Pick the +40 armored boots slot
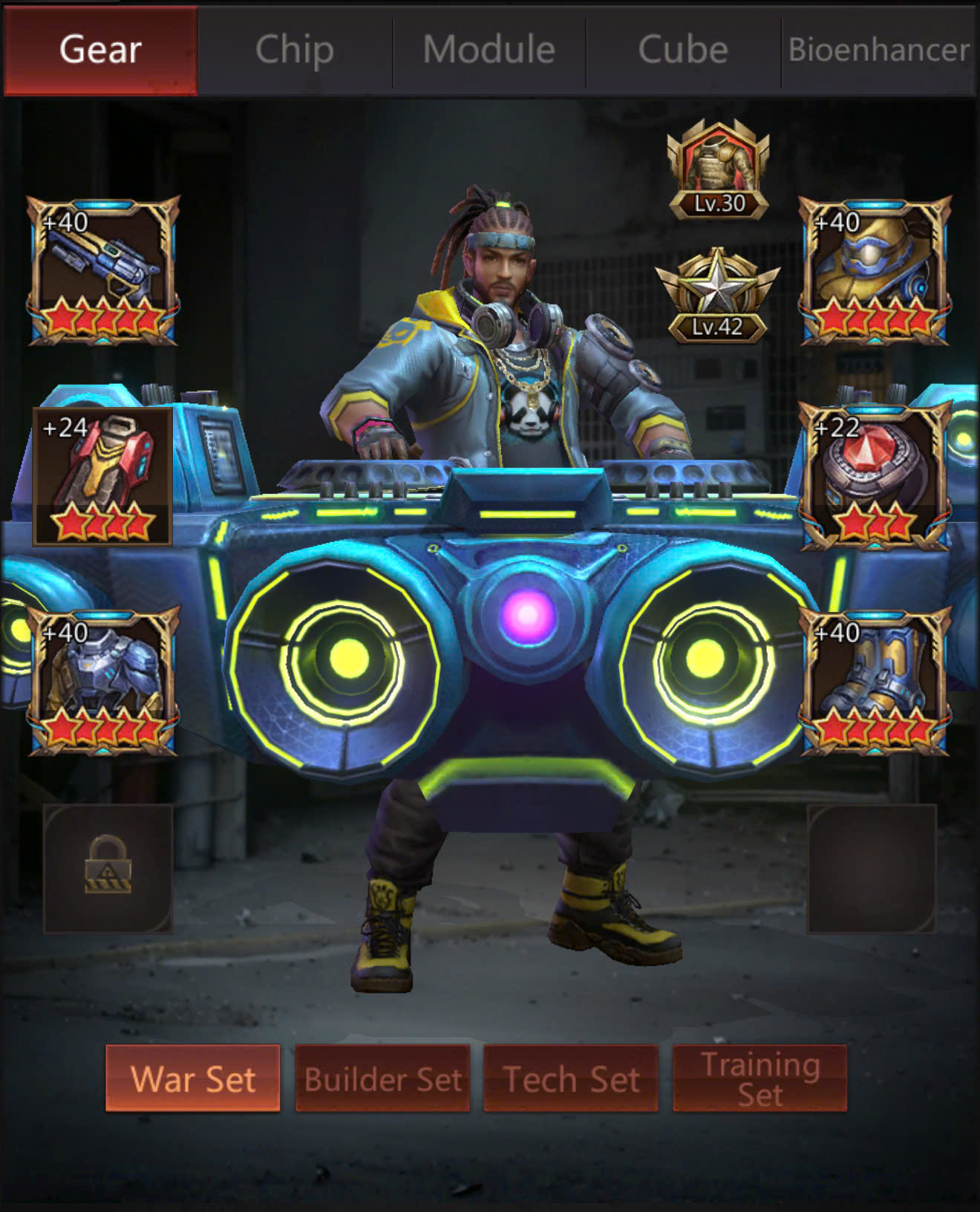 [875, 681]
